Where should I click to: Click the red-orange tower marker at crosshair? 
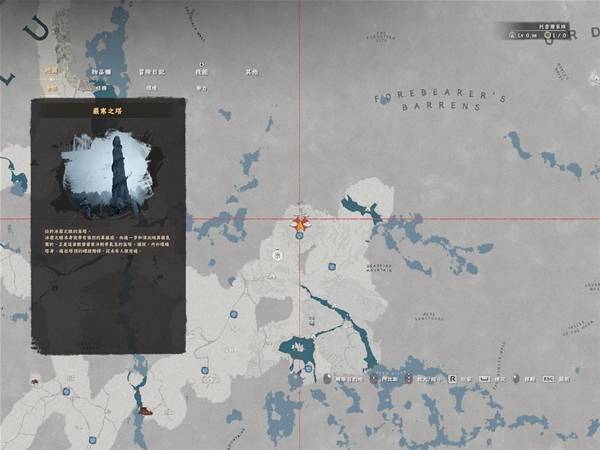tap(299, 224)
